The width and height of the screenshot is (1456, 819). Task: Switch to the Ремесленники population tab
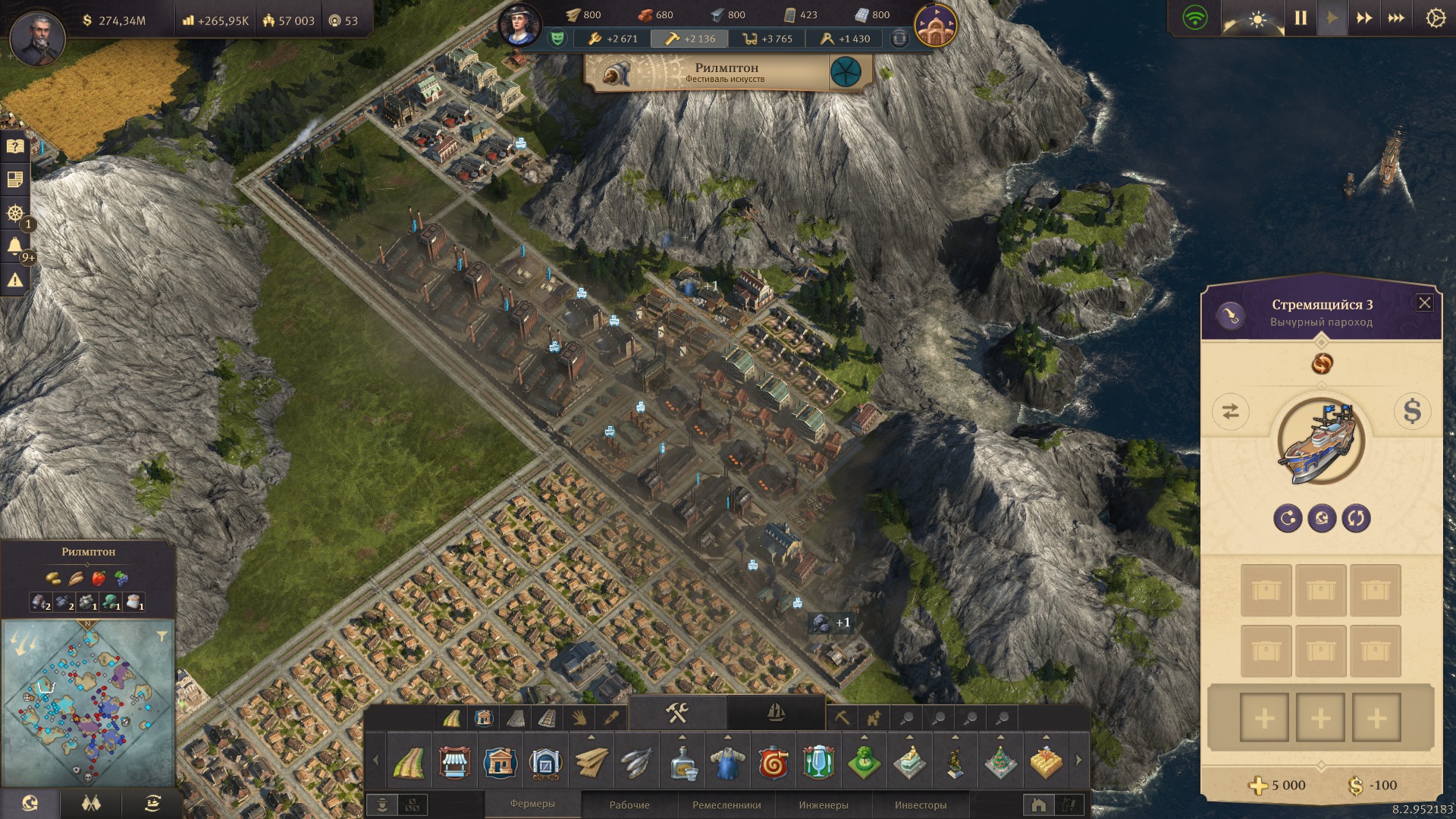(726, 805)
